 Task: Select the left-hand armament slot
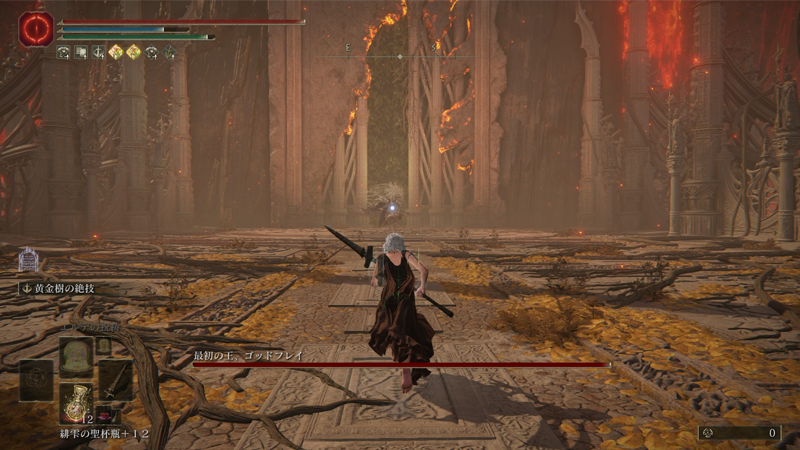36,379
